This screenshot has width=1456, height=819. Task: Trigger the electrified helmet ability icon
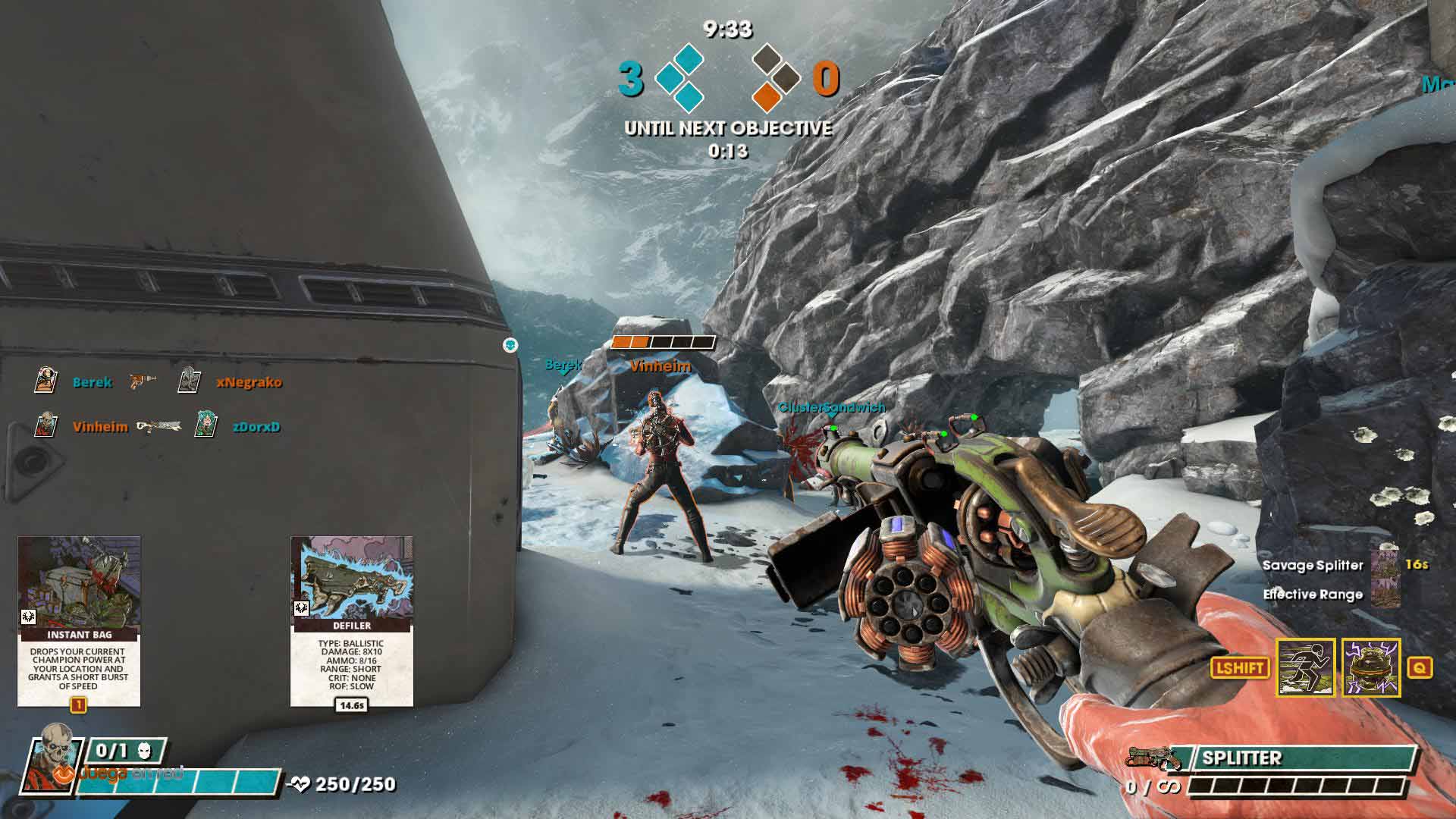point(1371,667)
